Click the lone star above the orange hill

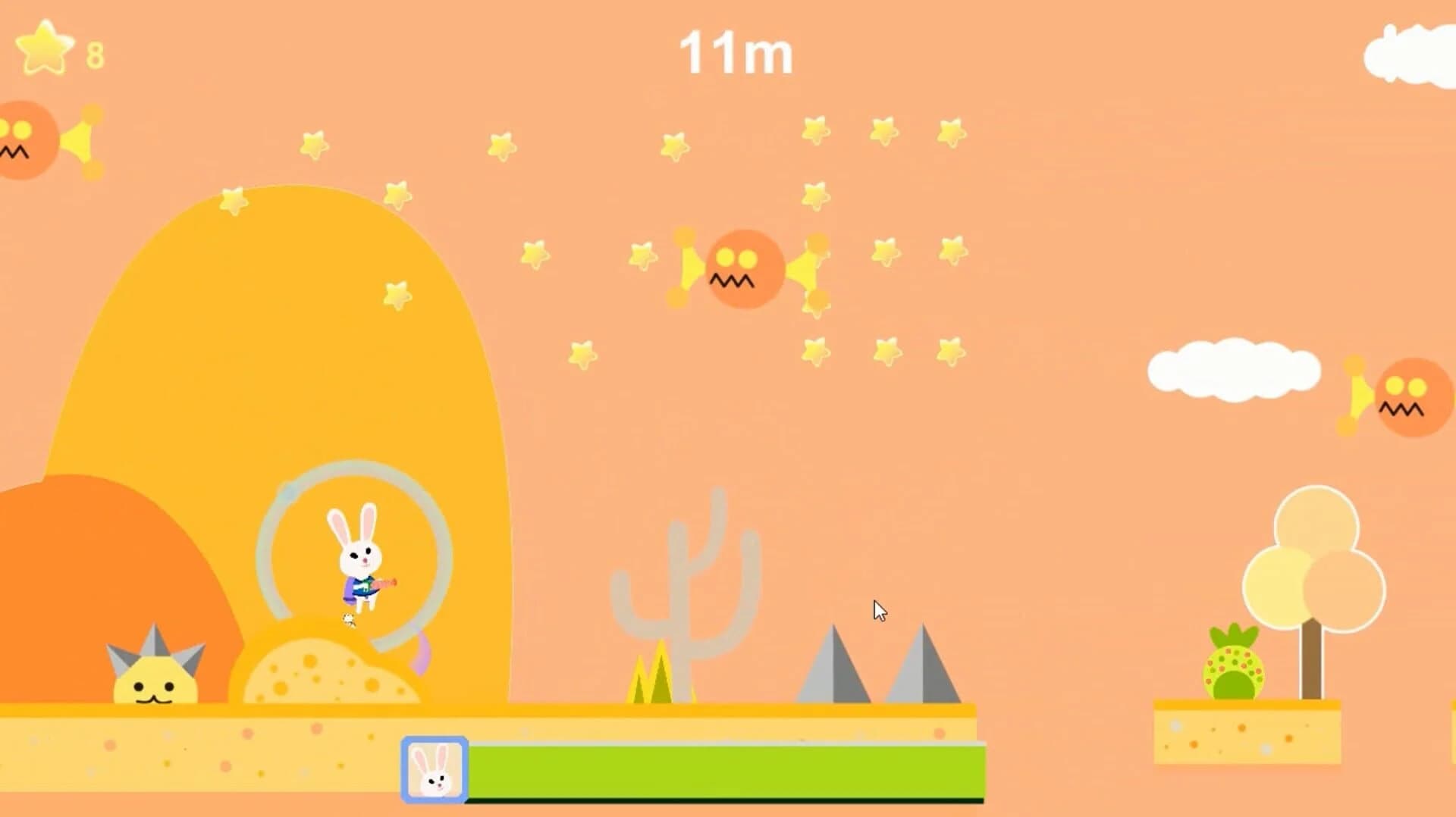(x=233, y=201)
